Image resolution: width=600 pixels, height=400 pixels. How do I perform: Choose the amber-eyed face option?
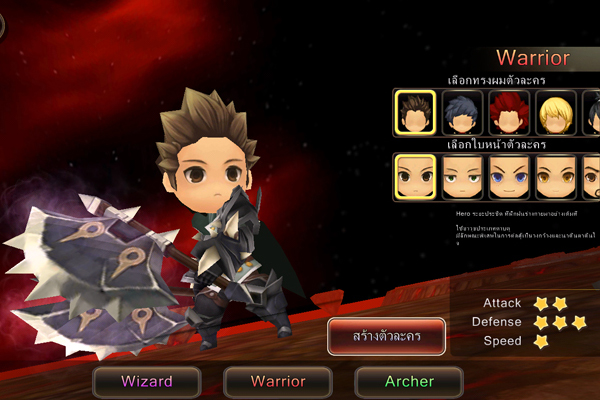pos(556,176)
